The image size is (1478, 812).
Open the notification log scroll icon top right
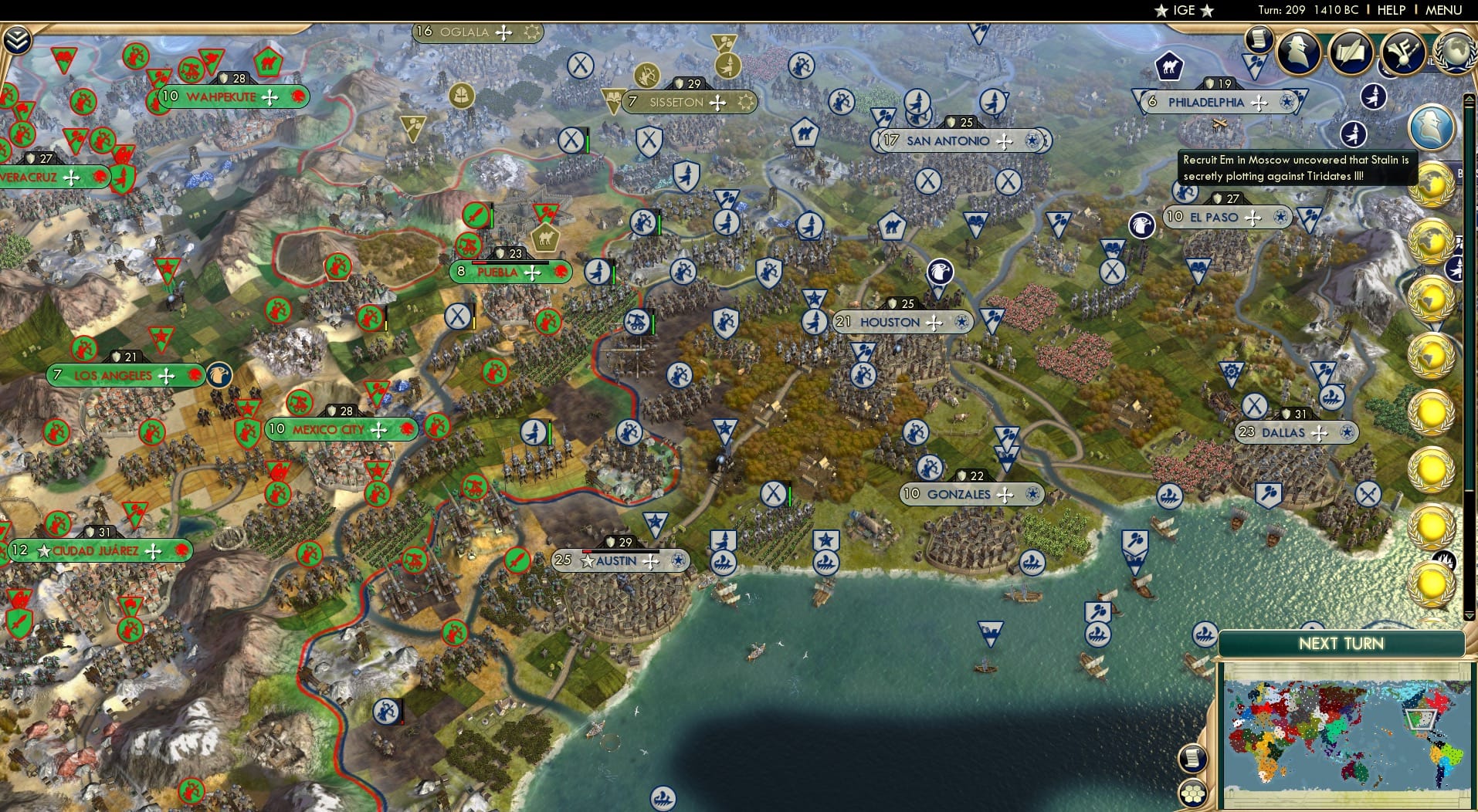coord(1261,42)
